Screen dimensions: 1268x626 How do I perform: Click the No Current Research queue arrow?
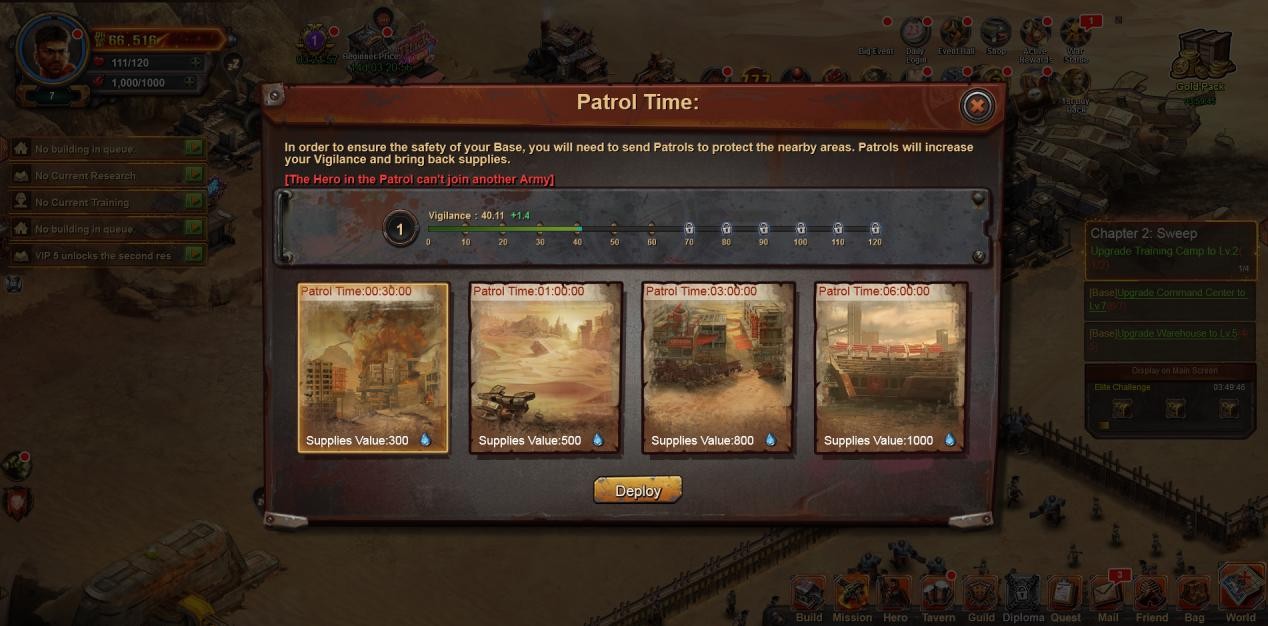pyautogui.click(x=194, y=175)
